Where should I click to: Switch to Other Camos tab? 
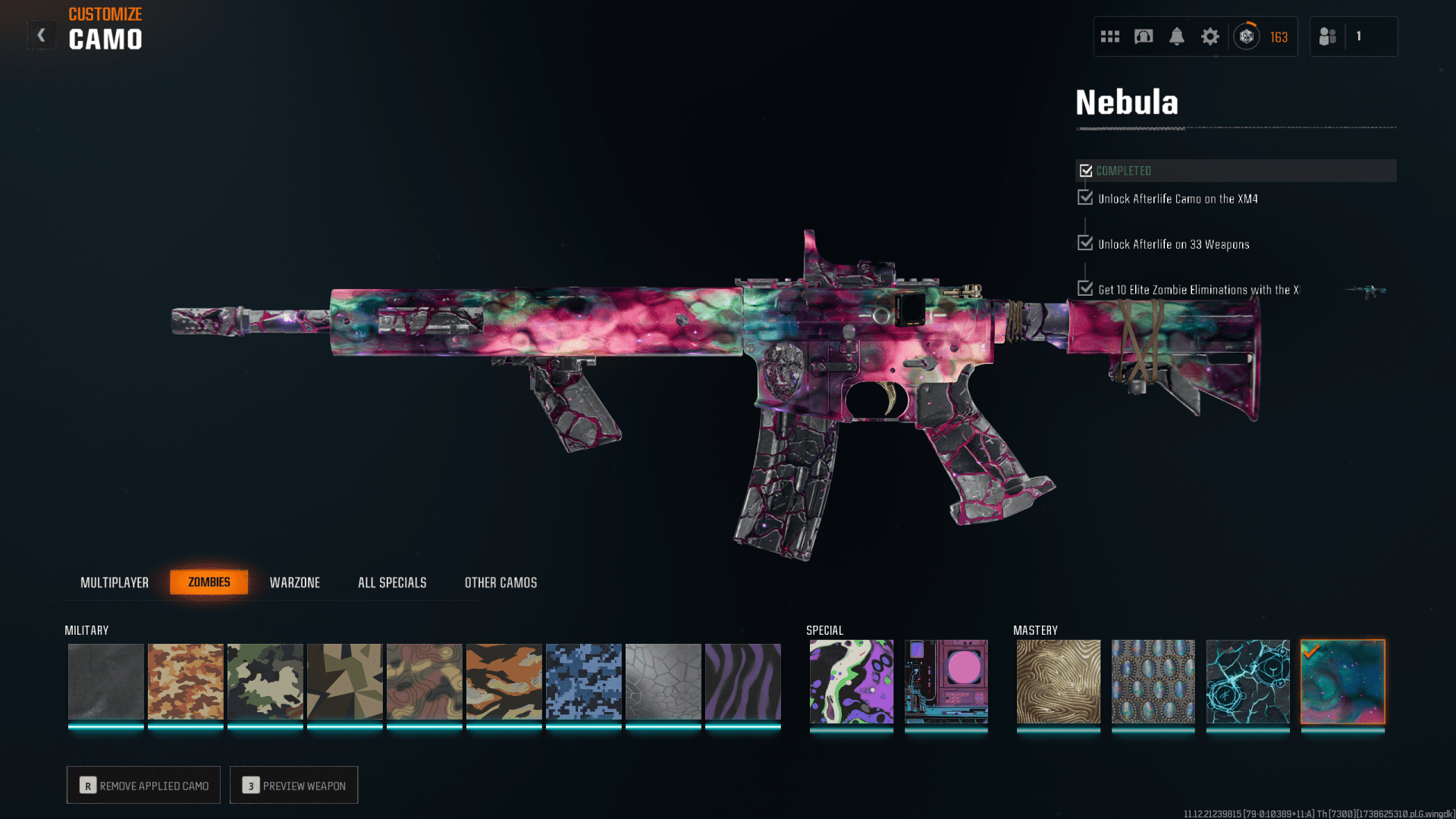tap(500, 582)
